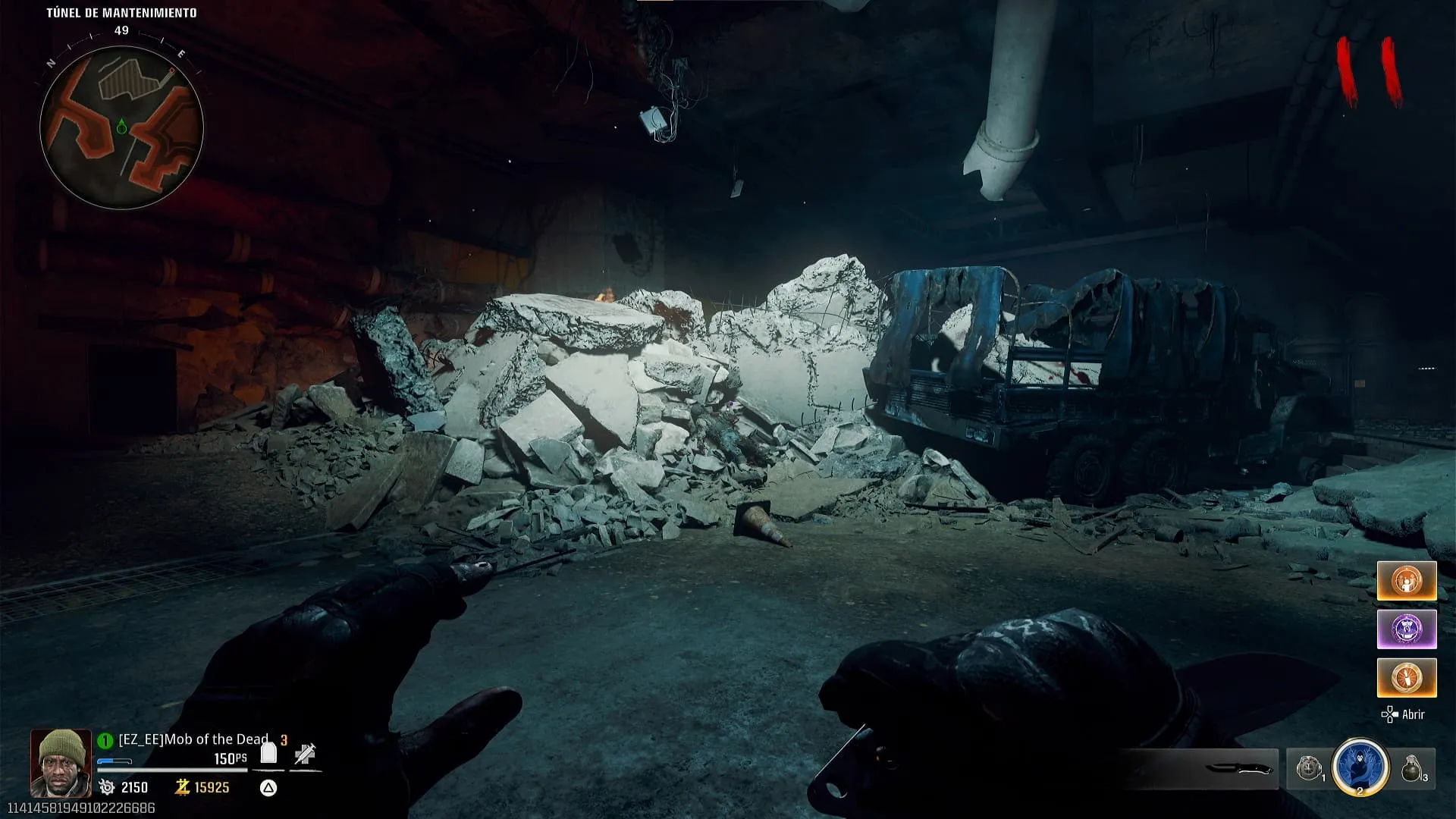The height and width of the screenshot is (819, 1456).
Task: Select the frag grenade slot
Action: (1411, 769)
